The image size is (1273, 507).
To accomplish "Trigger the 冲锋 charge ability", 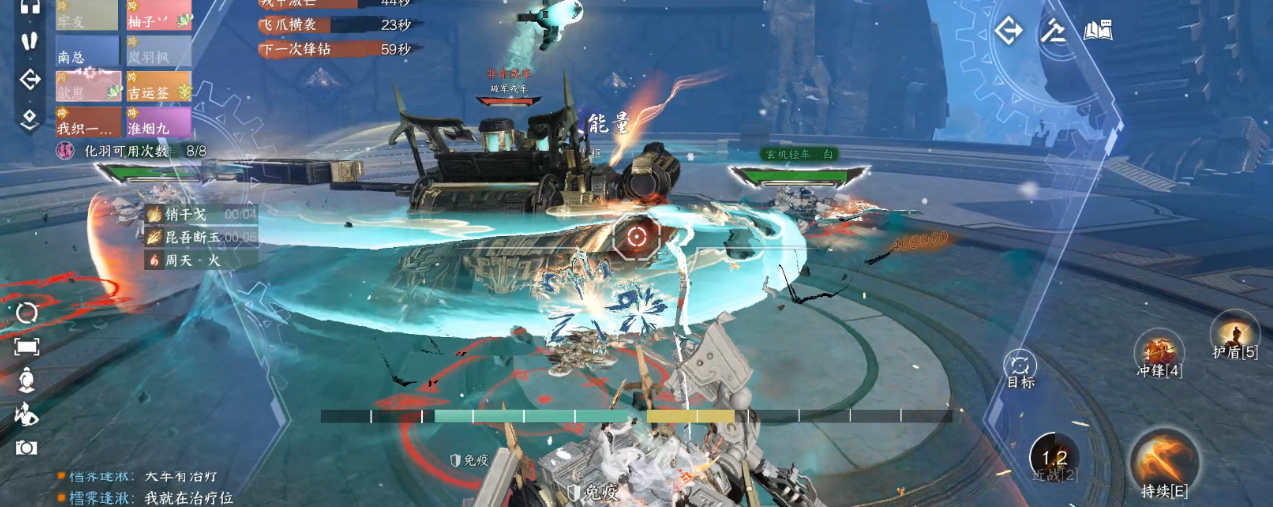I will [1160, 352].
